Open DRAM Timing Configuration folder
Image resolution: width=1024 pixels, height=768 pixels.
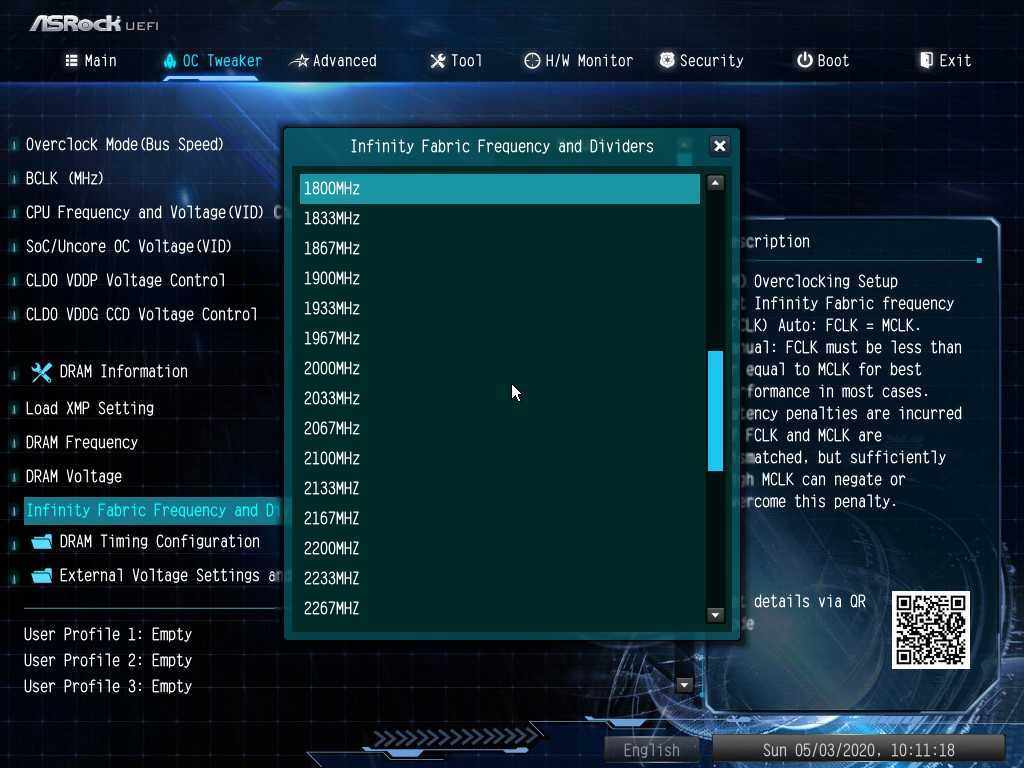coord(159,542)
